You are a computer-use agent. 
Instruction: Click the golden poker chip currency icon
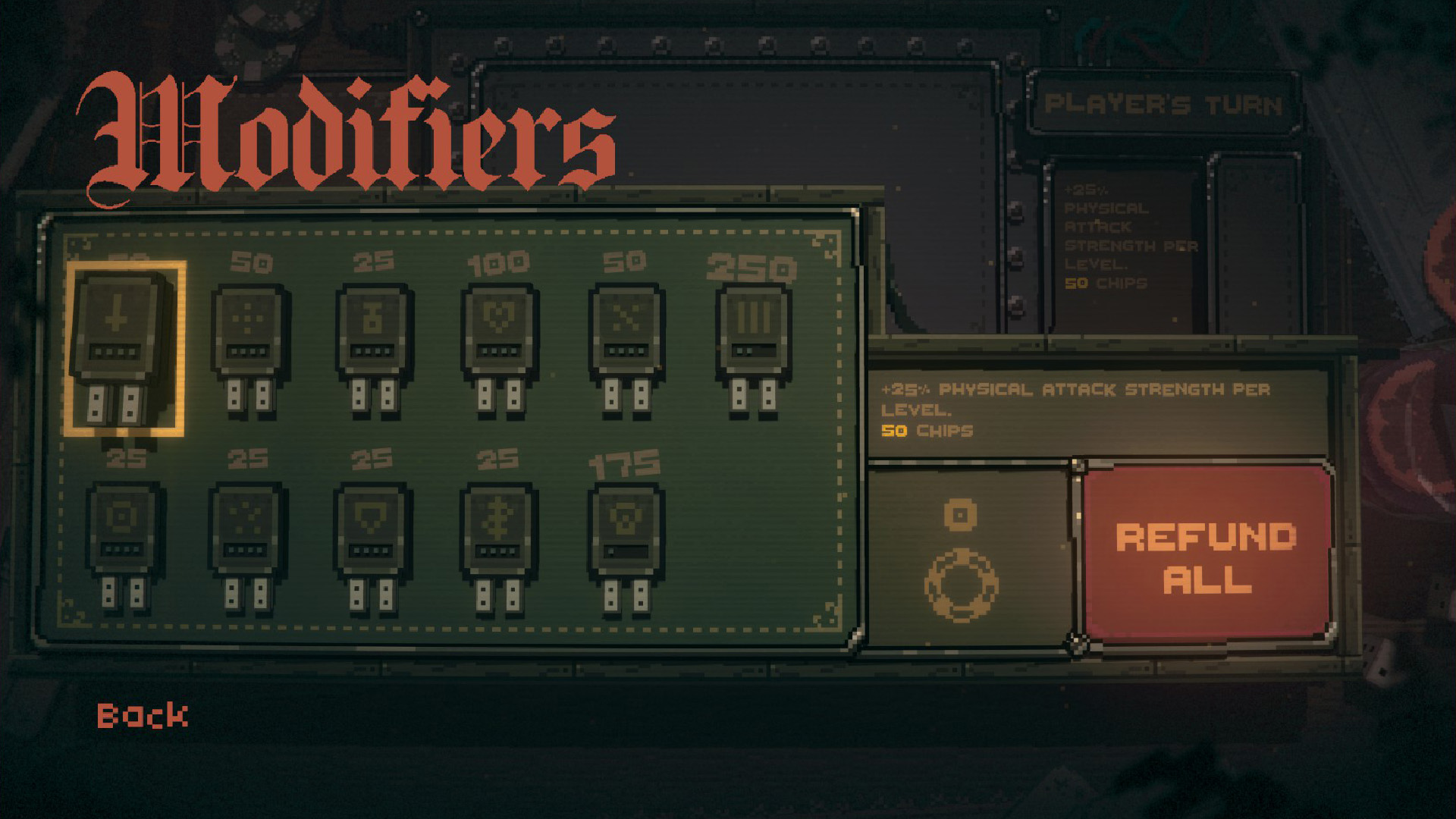point(960,584)
